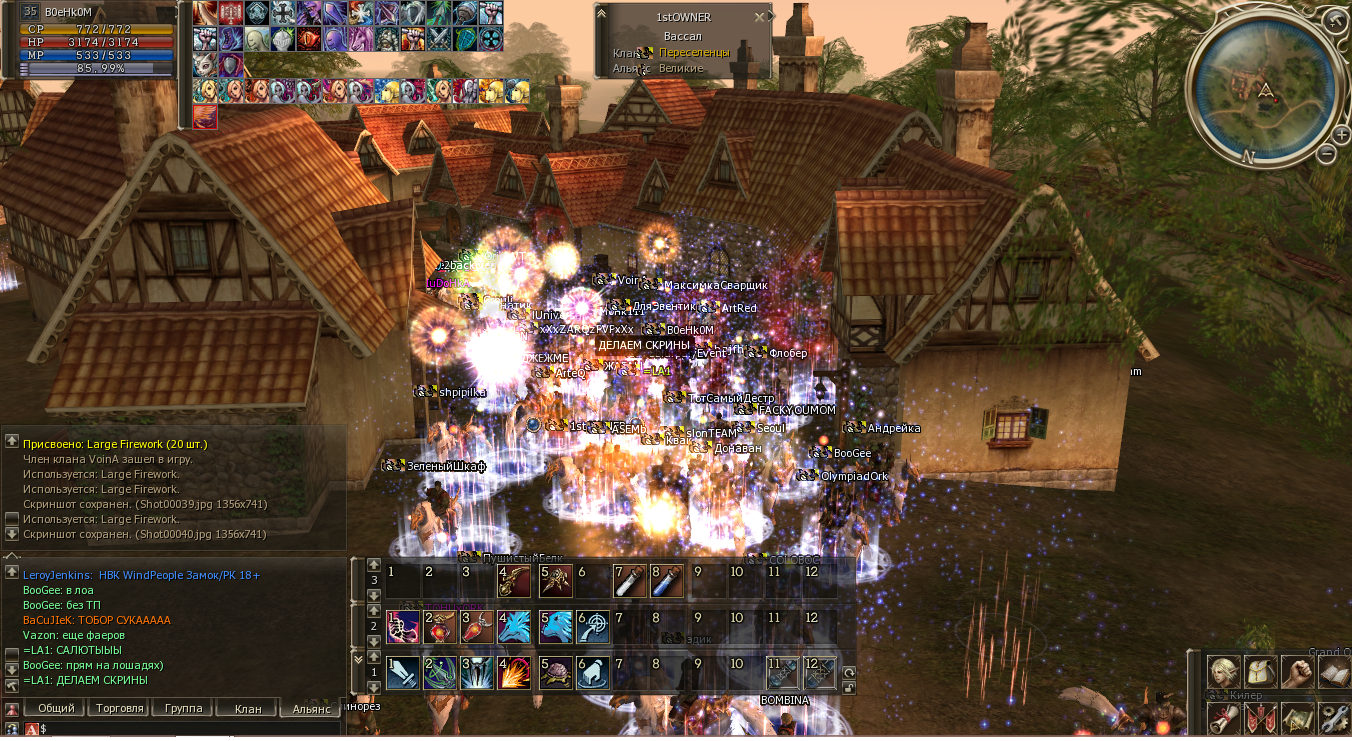Open the character status elf portrait icon
The width and height of the screenshot is (1356, 741).
coord(1222,672)
